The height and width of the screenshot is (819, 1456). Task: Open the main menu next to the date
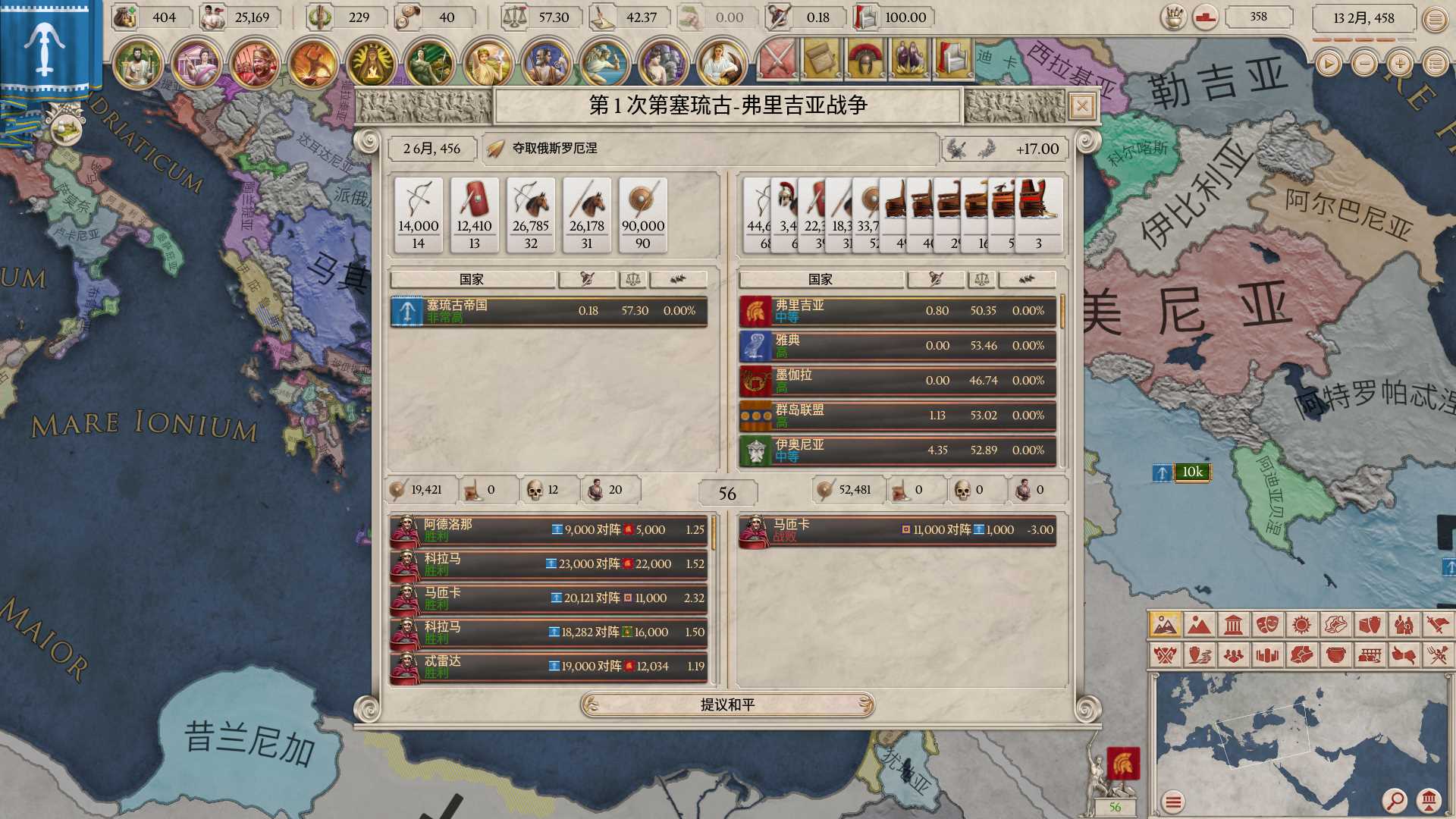coord(1435,18)
